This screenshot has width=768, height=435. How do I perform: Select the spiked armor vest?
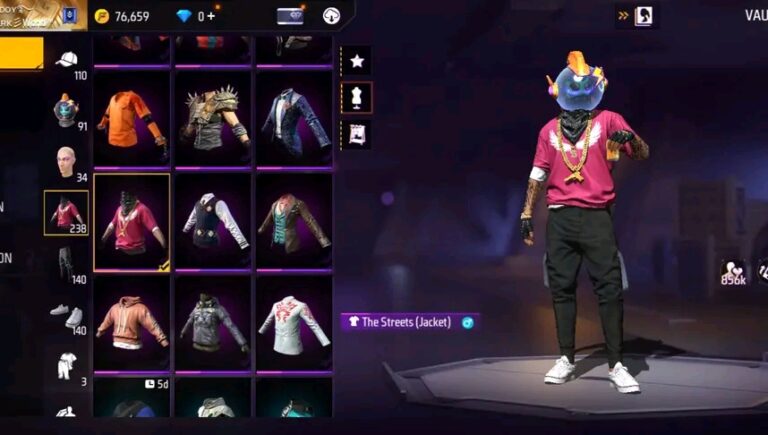213,118
